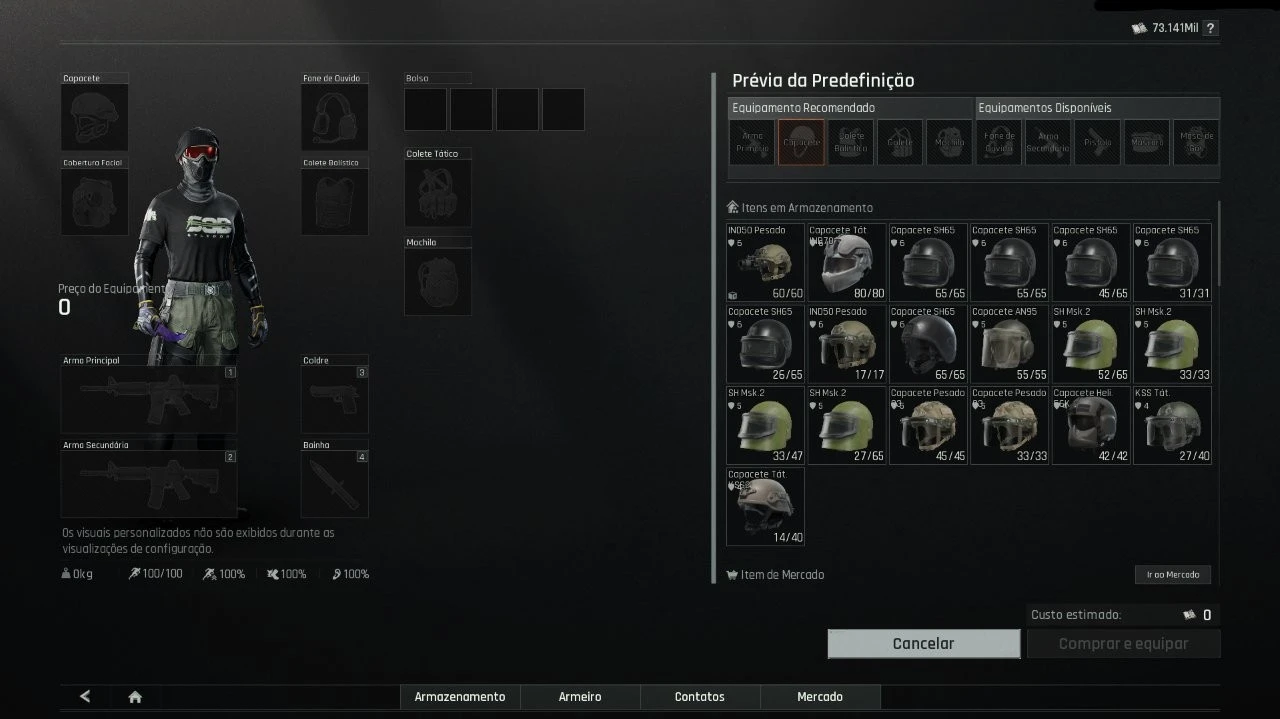Click the Arma Principal weapon slot
This screenshot has width=1280, height=719.
coord(148,399)
